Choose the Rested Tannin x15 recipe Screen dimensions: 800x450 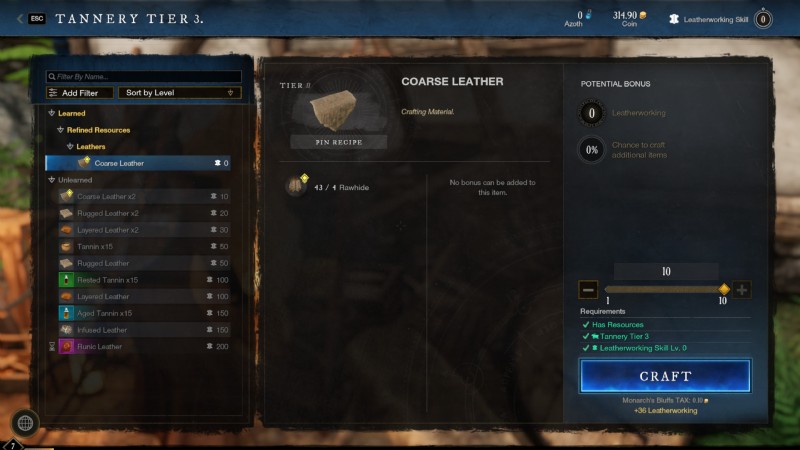pos(107,280)
